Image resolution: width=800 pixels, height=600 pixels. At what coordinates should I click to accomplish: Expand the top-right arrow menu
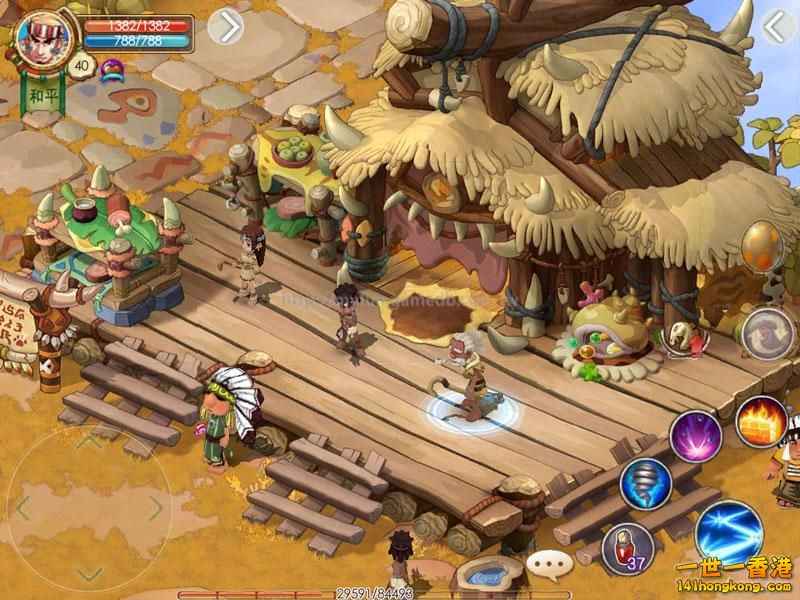(x=776, y=27)
